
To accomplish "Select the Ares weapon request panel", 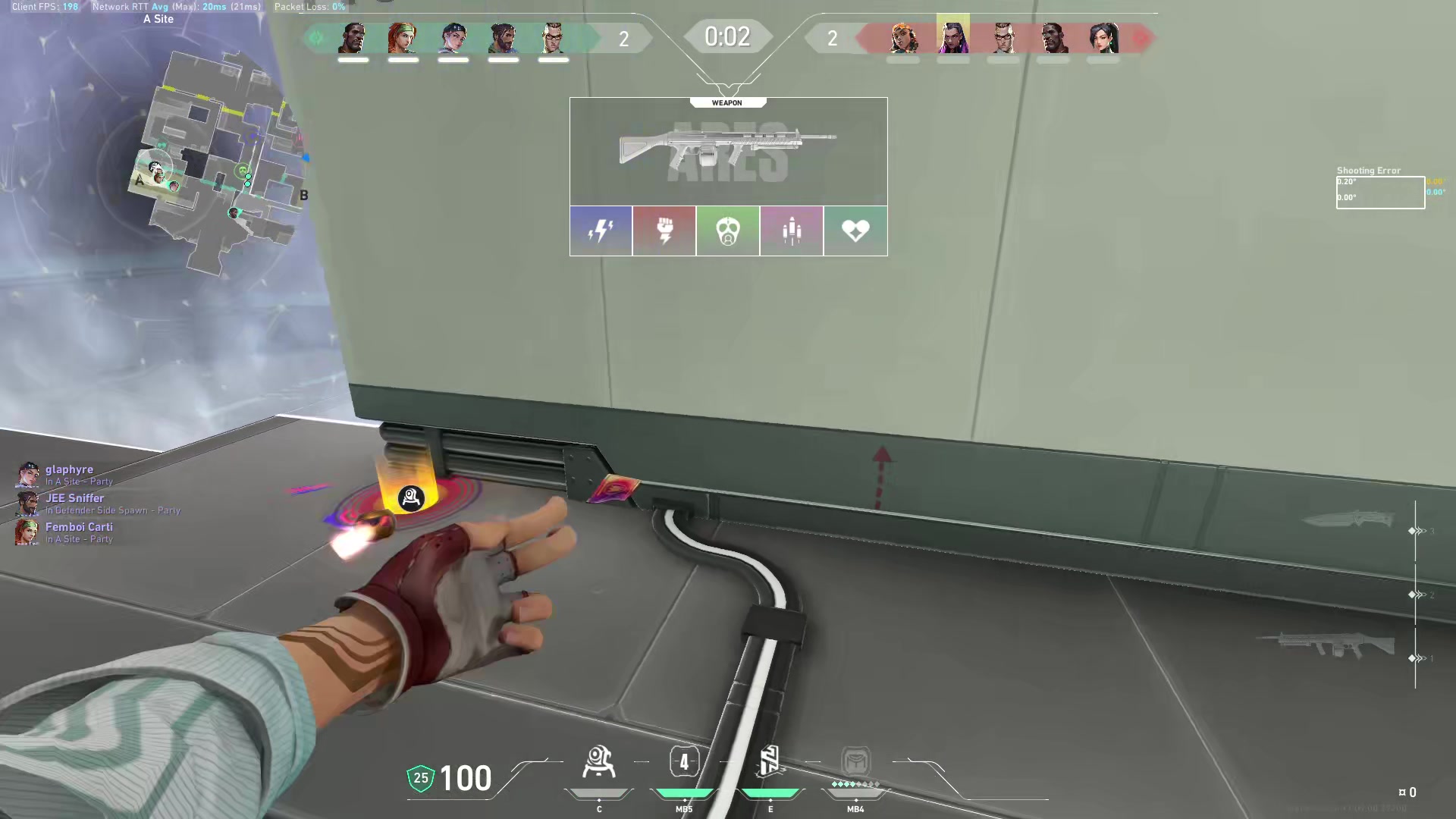I will [x=728, y=152].
